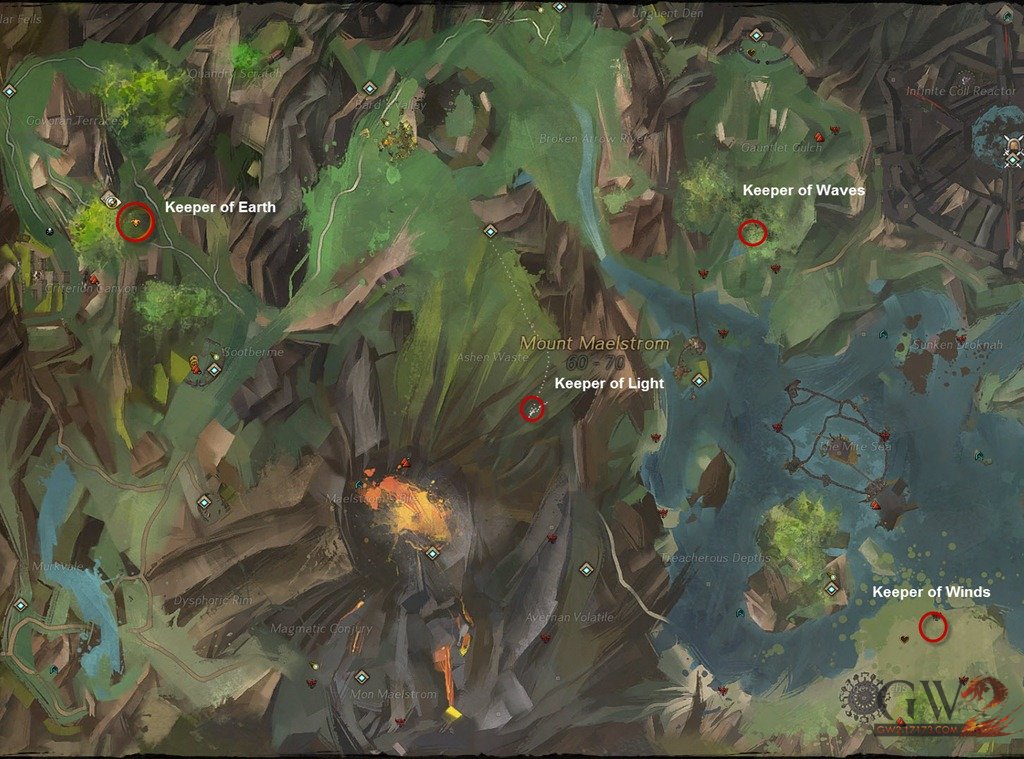This screenshot has height=759, width=1024.
Task: Travel to the waypoint below Mount Maelstrom label
Action: (x=699, y=380)
